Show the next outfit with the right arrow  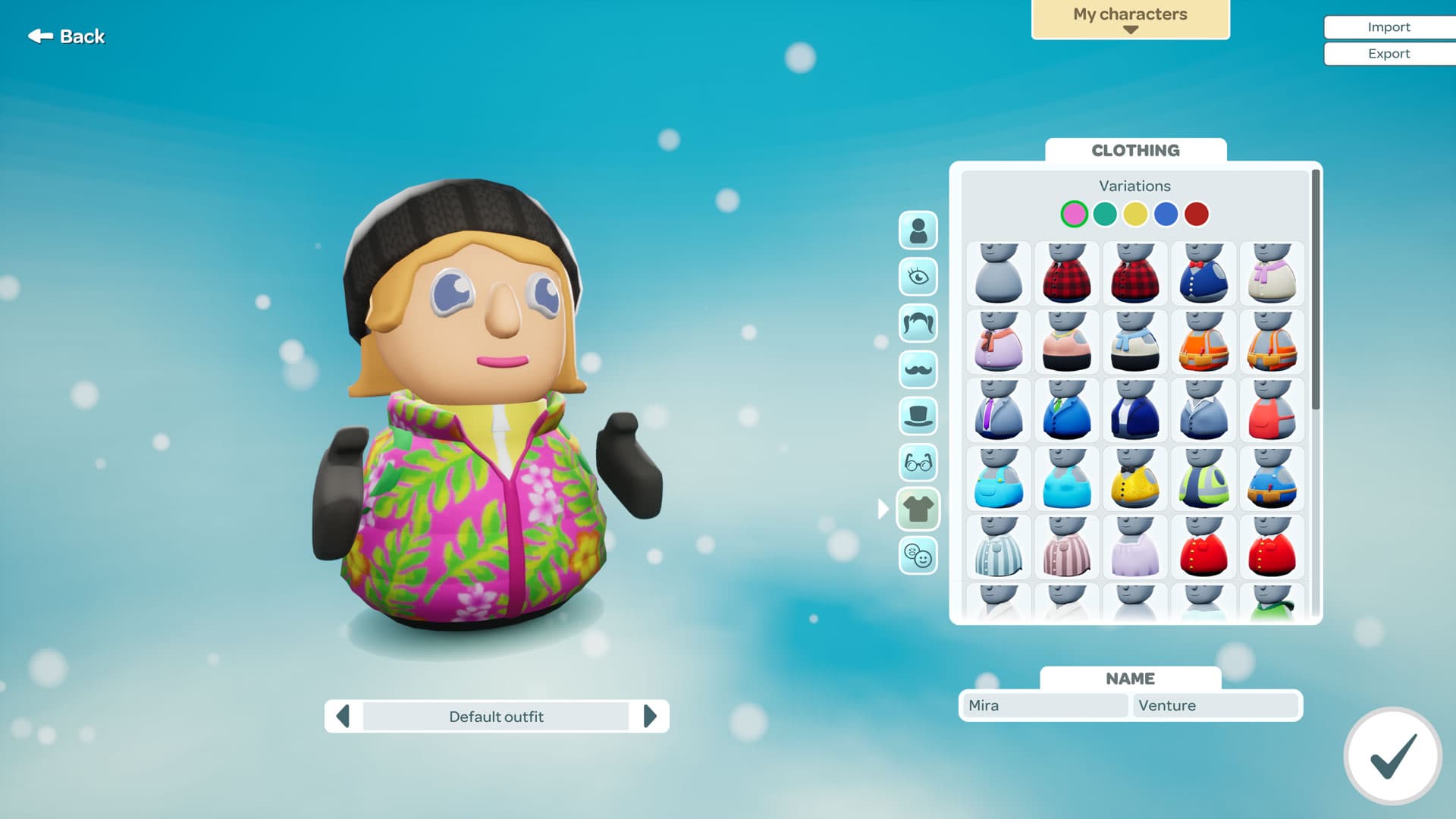click(x=651, y=716)
